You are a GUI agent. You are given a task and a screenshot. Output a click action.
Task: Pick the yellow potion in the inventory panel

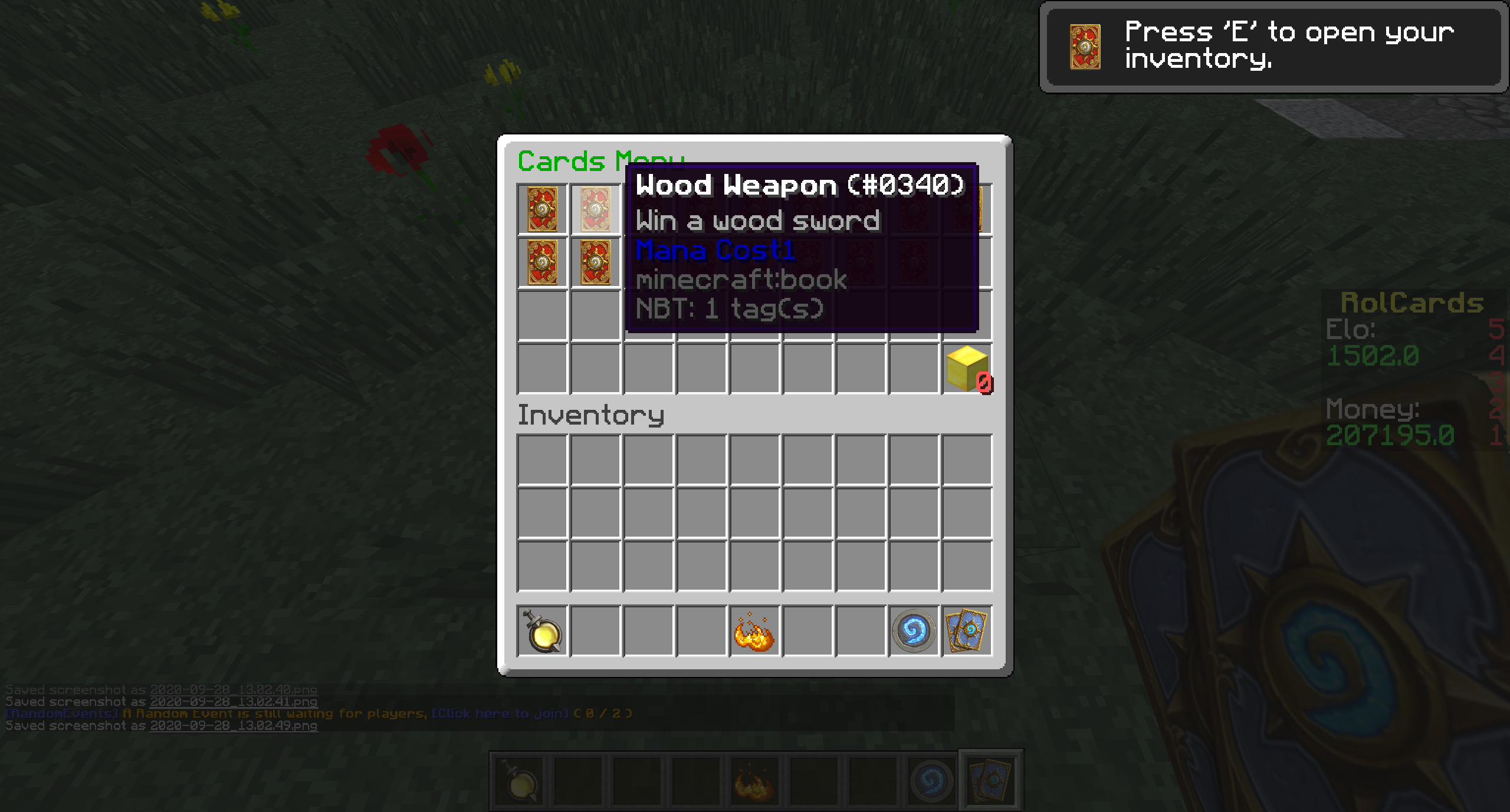tap(542, 632)
